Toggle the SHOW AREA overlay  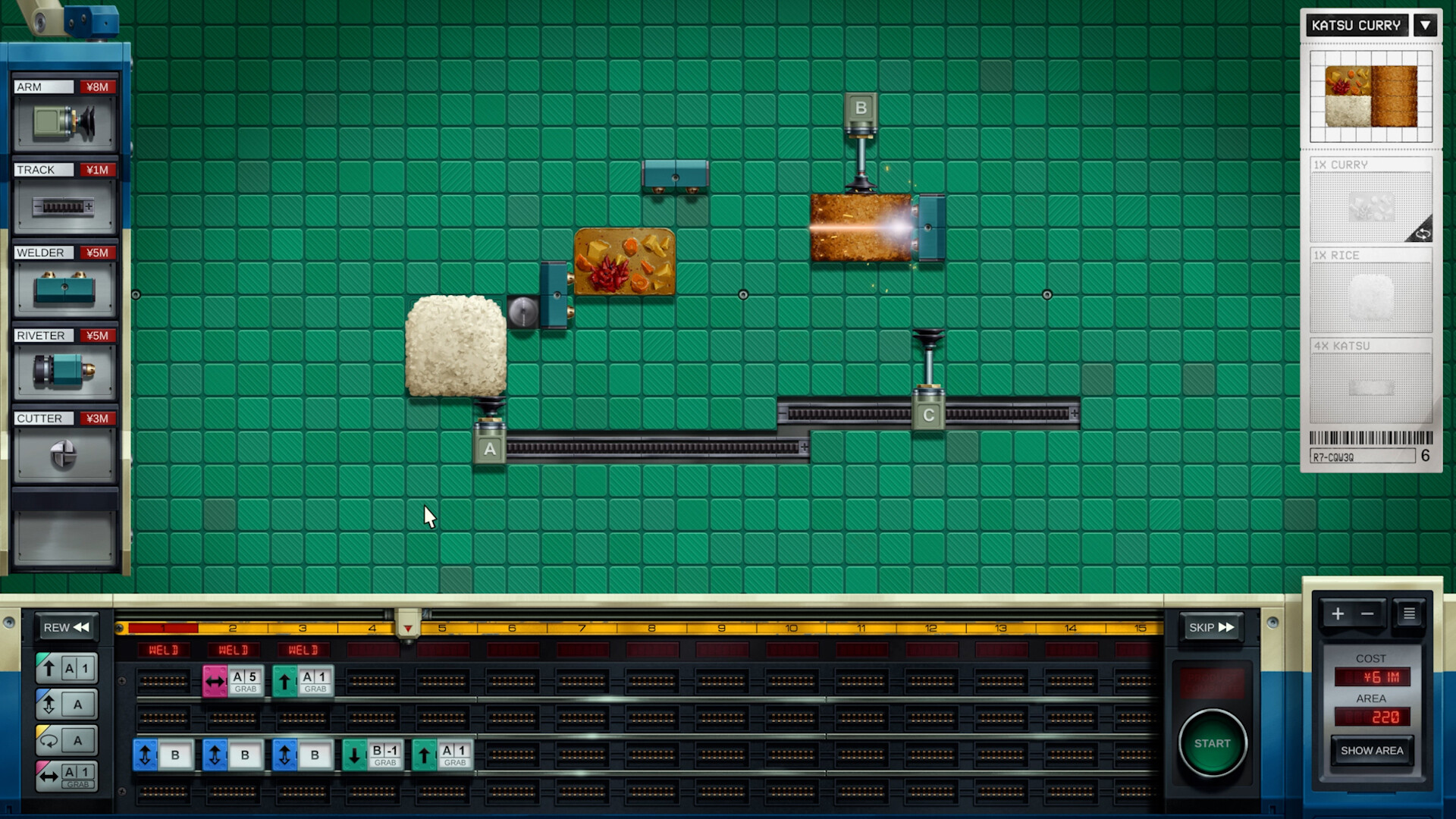click(x=1371, y=750)
